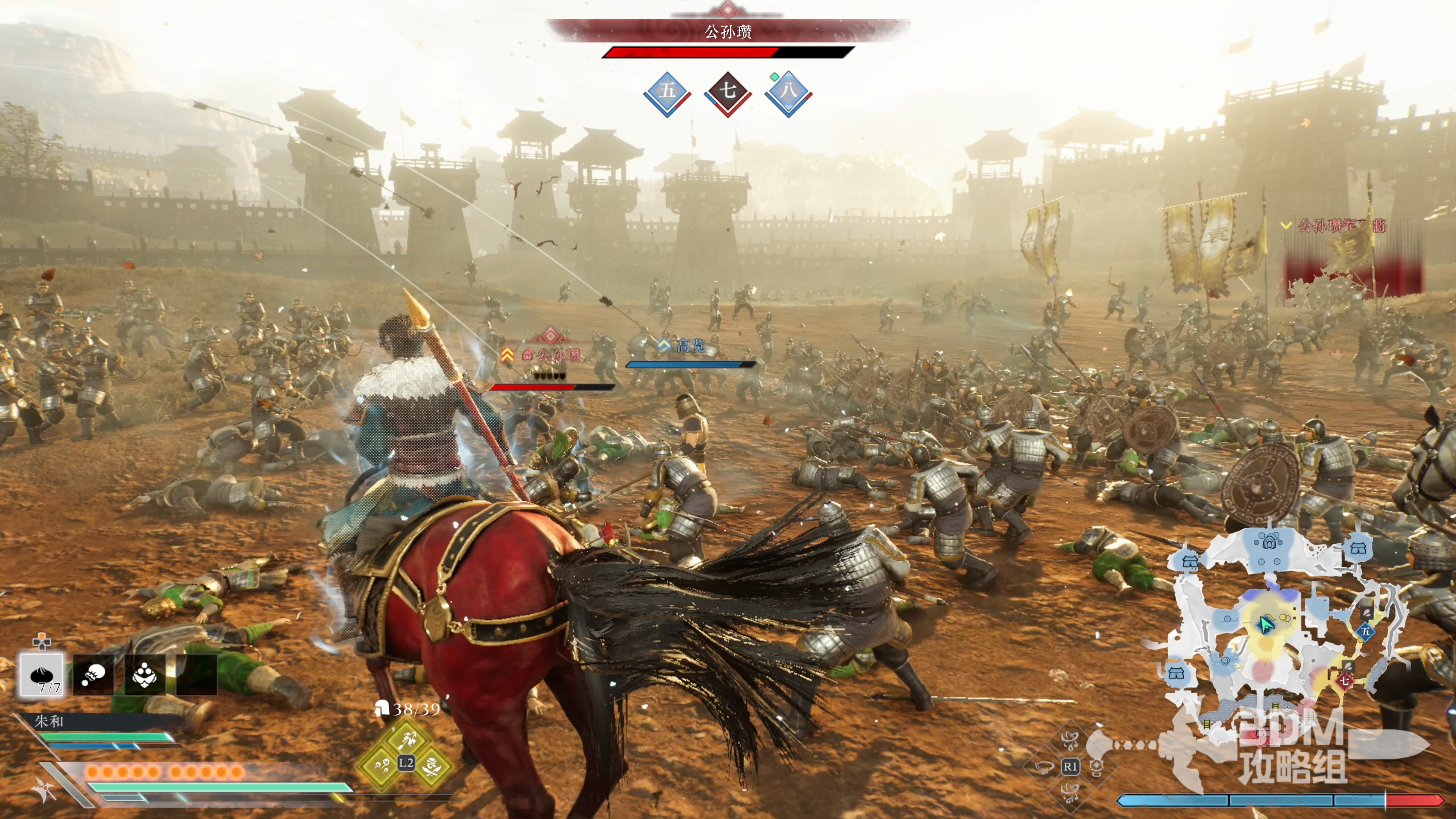Image resolution: width=1456 pixels, height=819 pixels.
Task: Click the red 七 marker on the minimap
Action: click(x=1345, y=680)
